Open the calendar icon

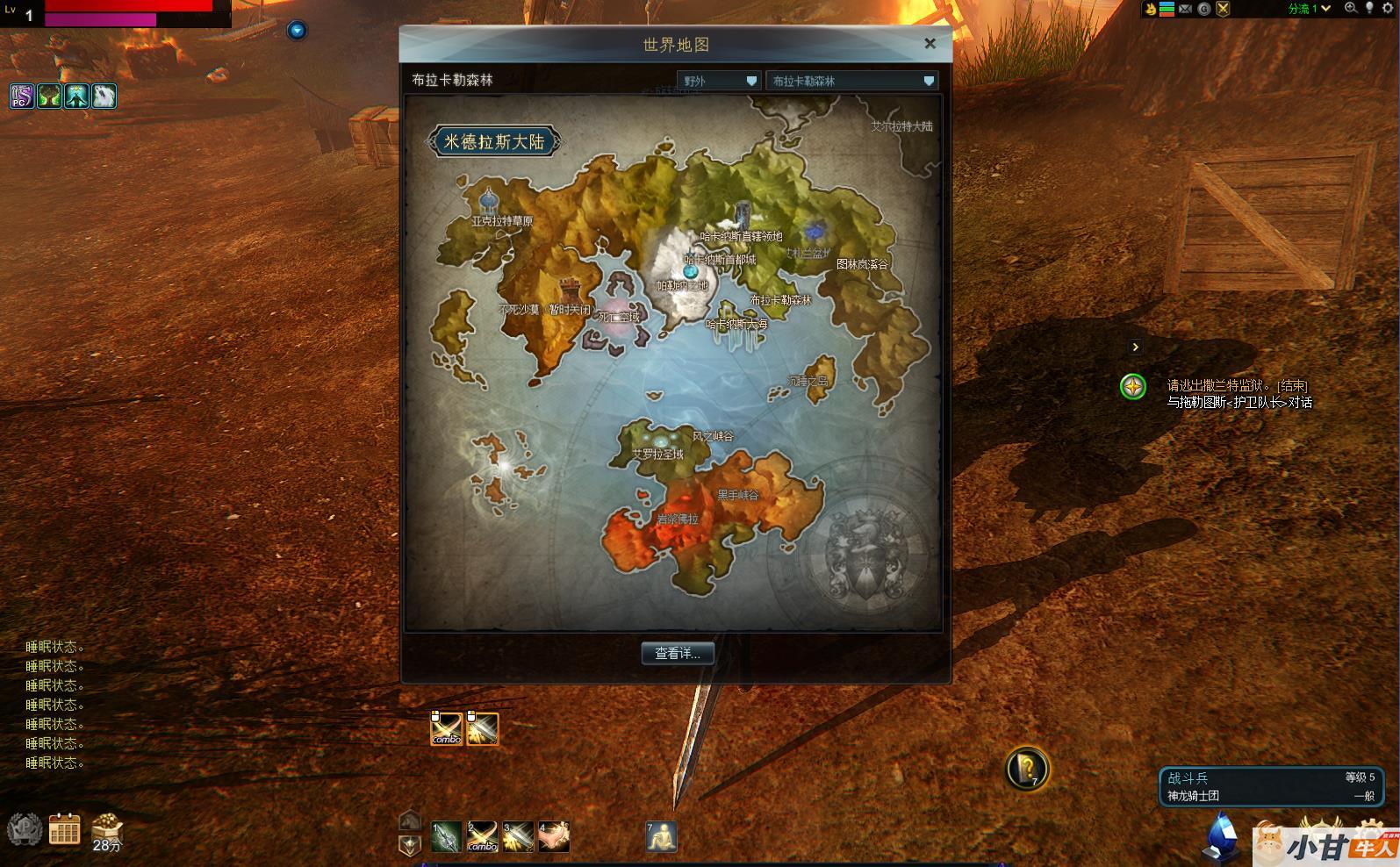pyautogui.click(x=64, y=828)
